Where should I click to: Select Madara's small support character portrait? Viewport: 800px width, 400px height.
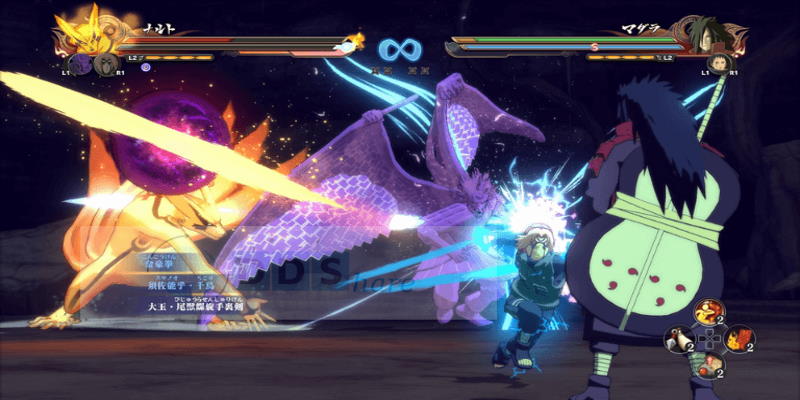(717, 65)
